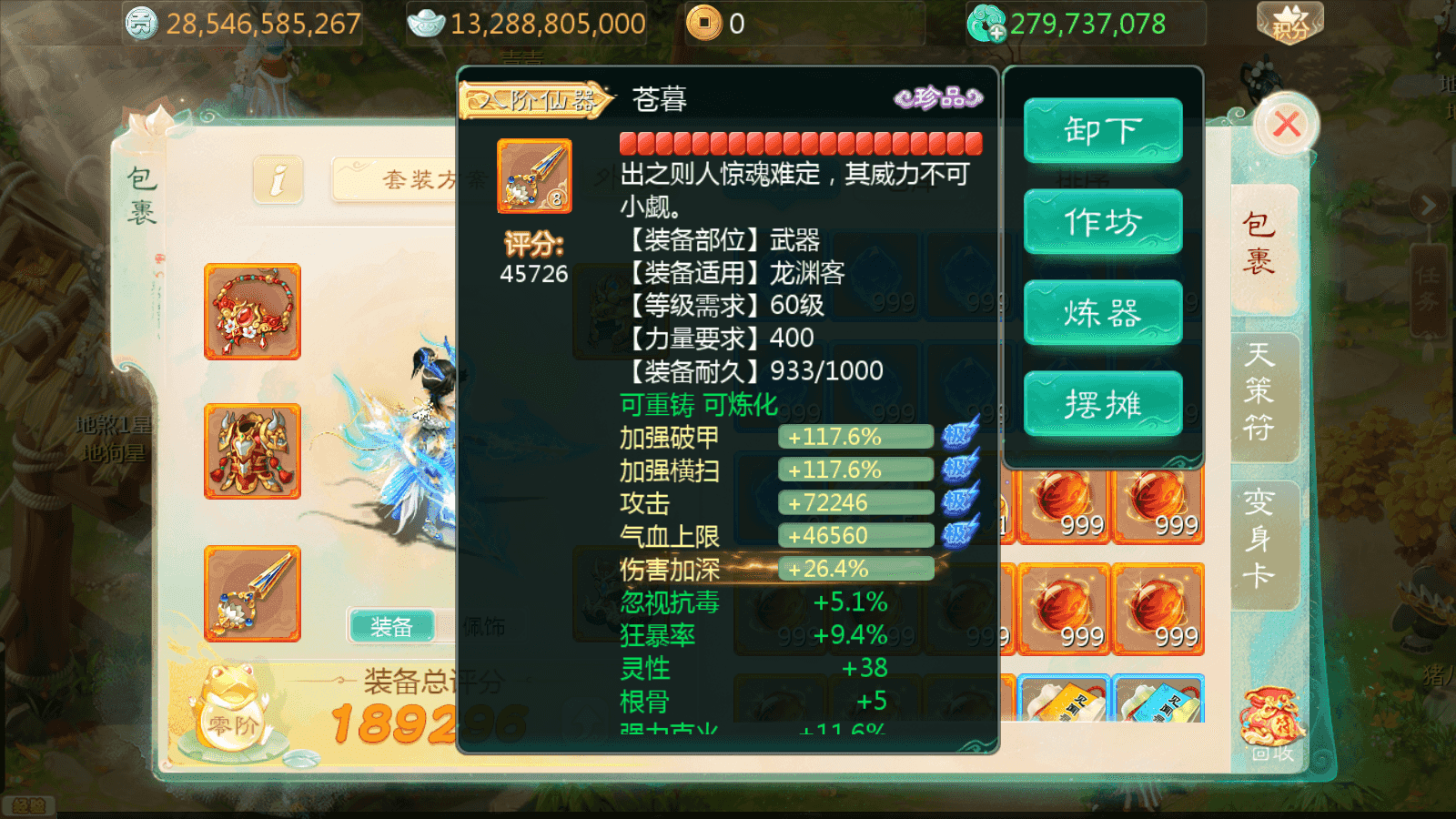Open the 积分 points icon top right
1456x819 pixels.
pyautogui.click(x=1289, y=23)
